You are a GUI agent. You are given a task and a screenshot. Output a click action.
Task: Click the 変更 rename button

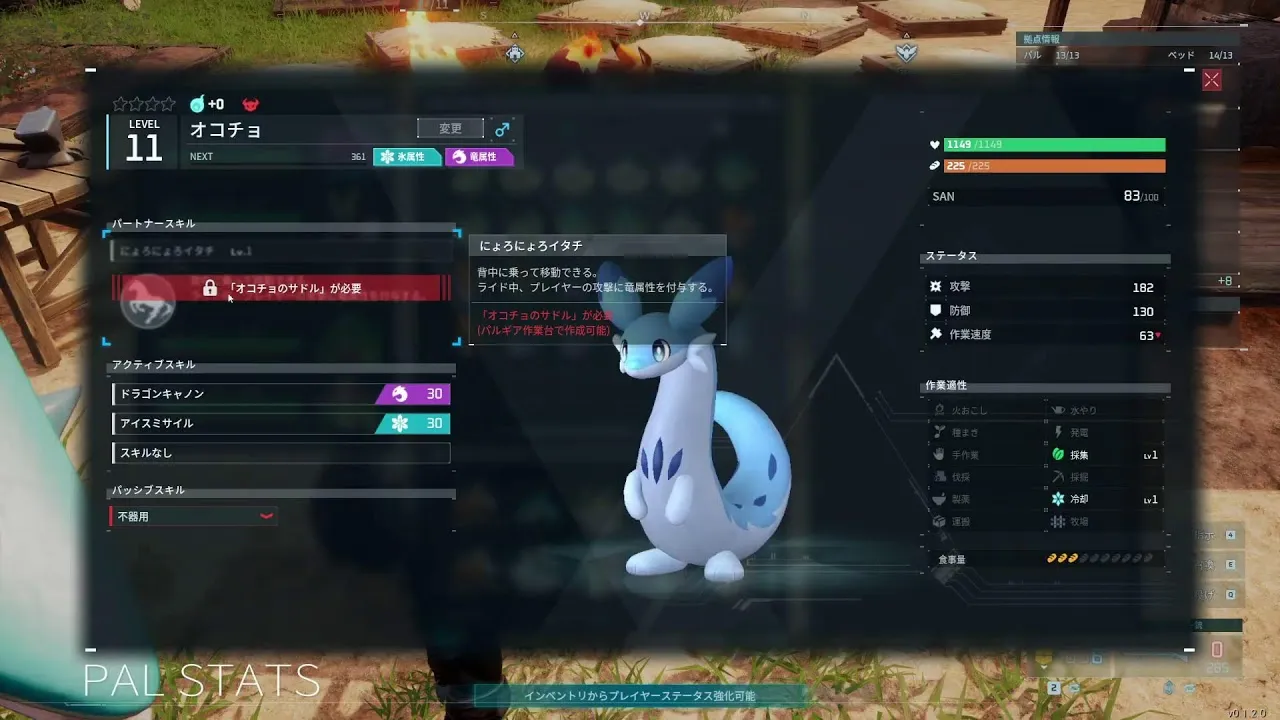(450, 128)
